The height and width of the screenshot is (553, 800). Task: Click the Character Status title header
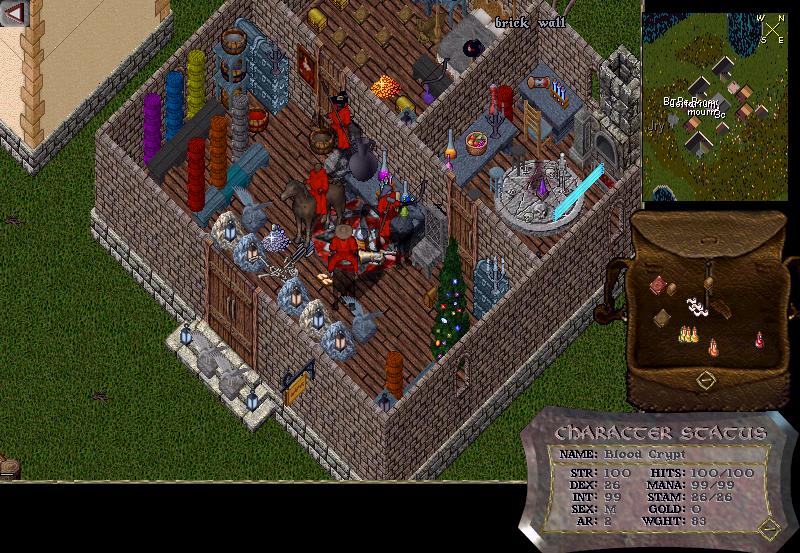(x=660, y=434)
